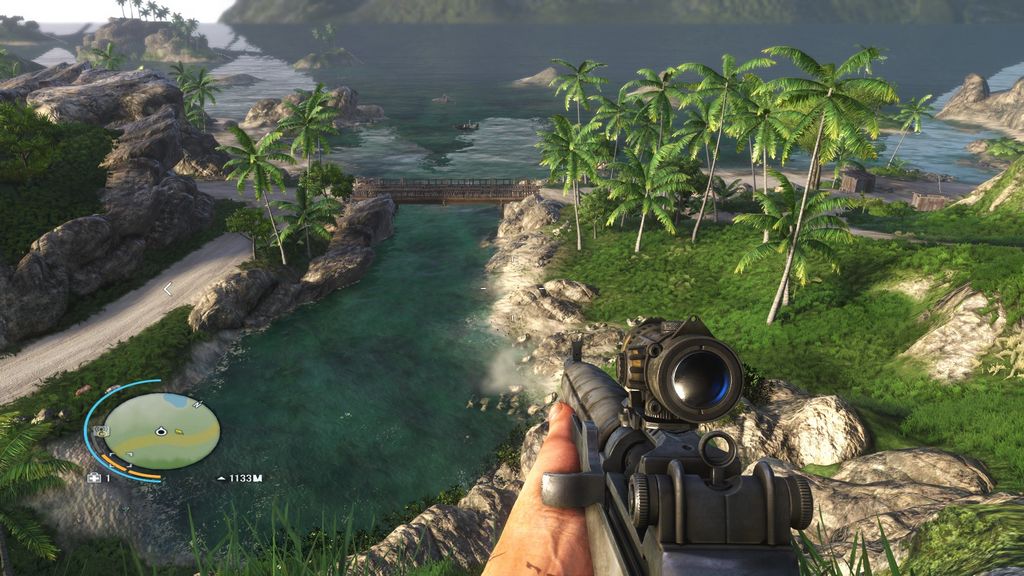Image resolution: width=1024 pixels, height=576 pixels.
Task: Click the oval minimap
Action: (x=161, y=431)
